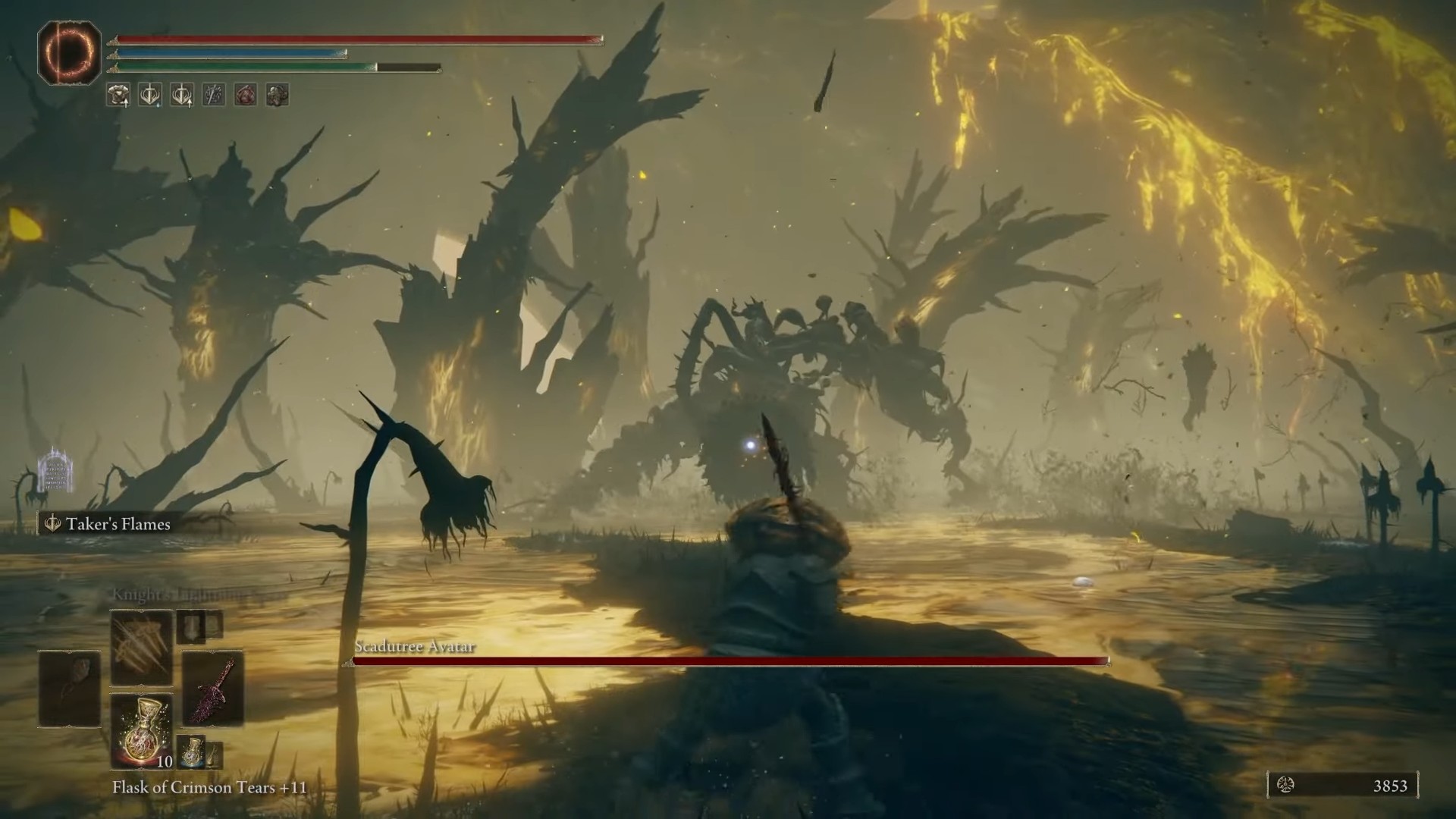1456x819 pixels.
Task: Click the pale gravestone summon indicator icon
Action: click(x=55, y=469)
